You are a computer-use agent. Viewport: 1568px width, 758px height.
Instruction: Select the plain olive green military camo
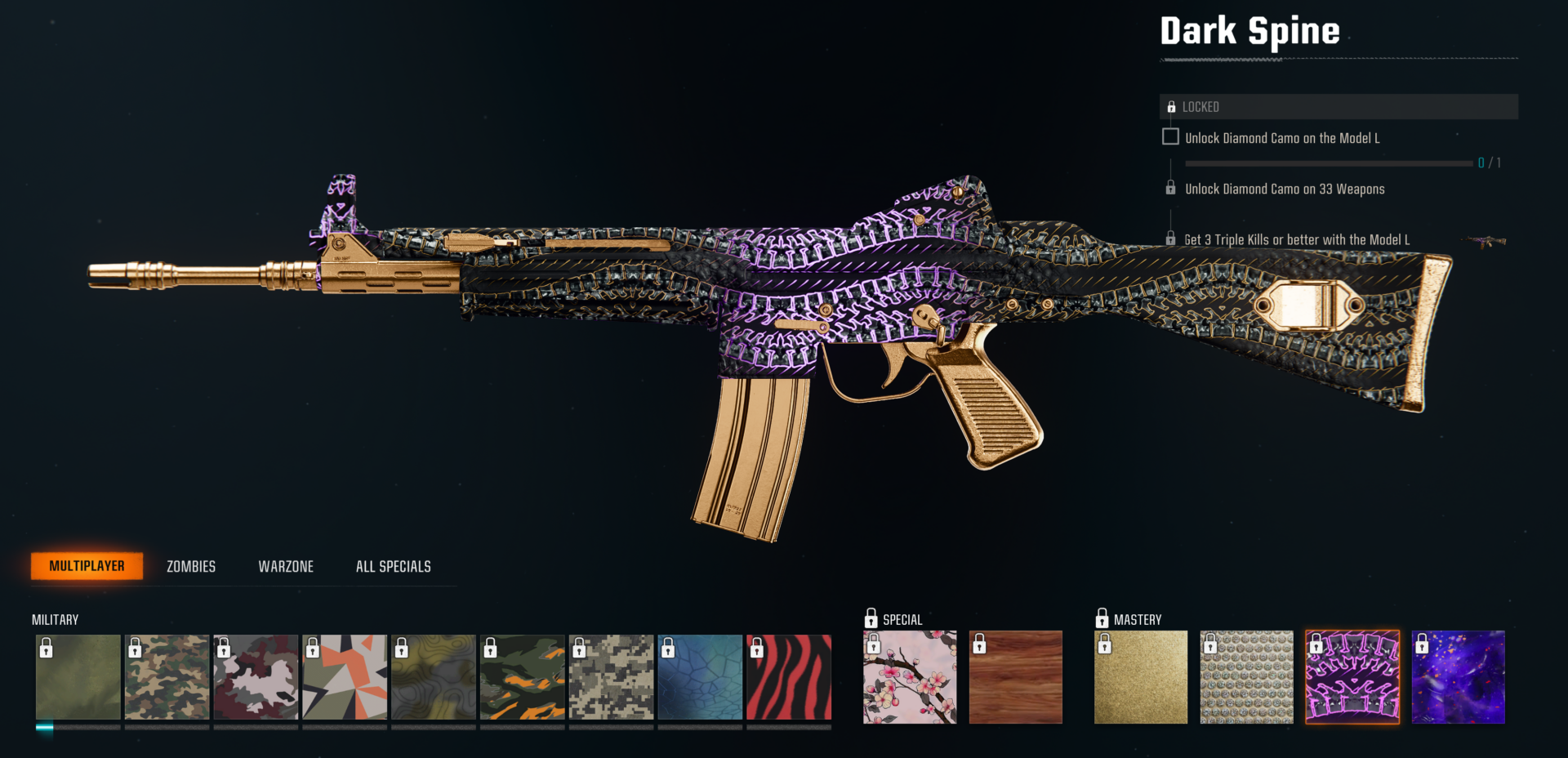[78, 677]
